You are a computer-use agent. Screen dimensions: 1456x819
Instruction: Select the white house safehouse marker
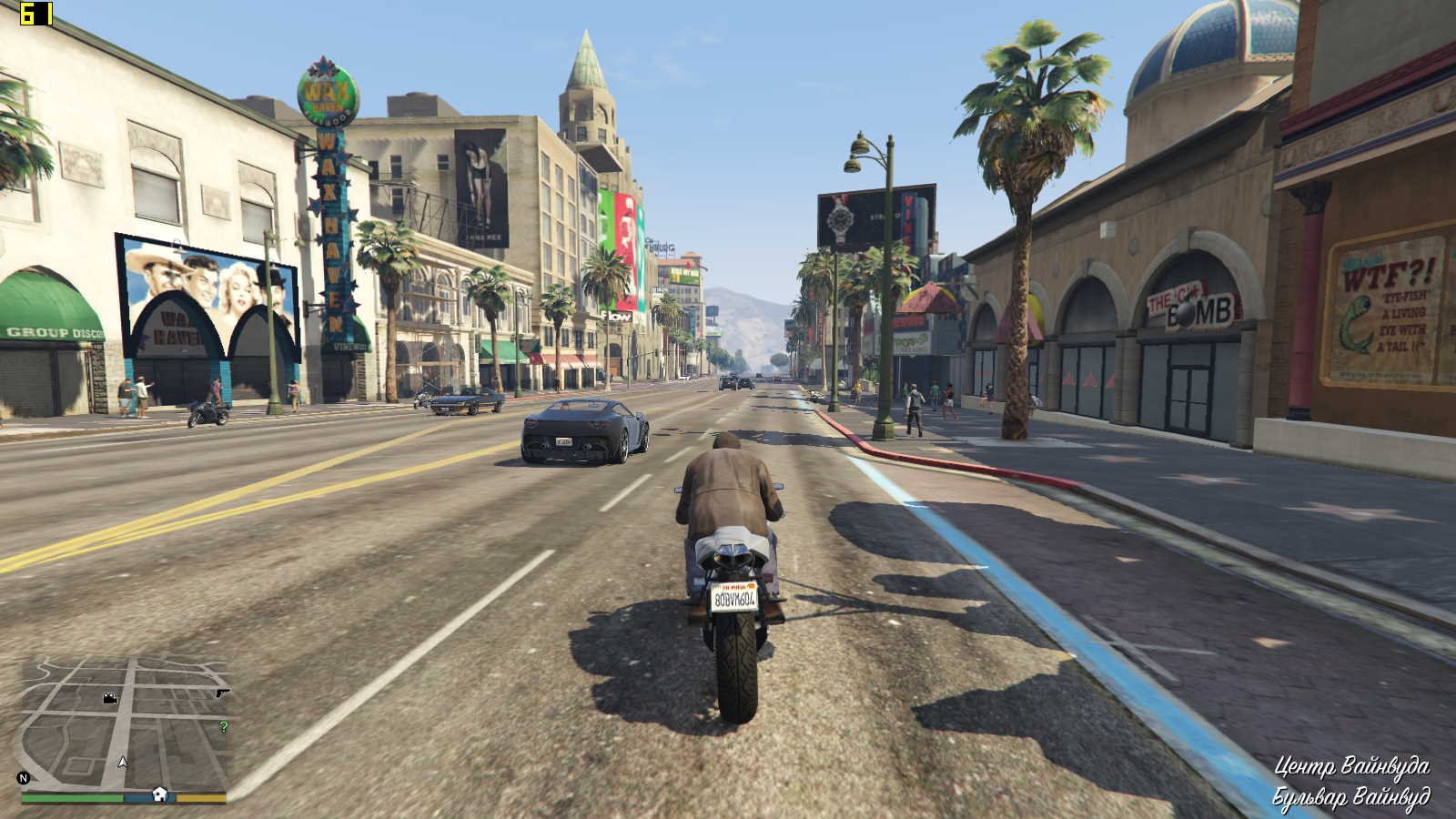point(160,794)
